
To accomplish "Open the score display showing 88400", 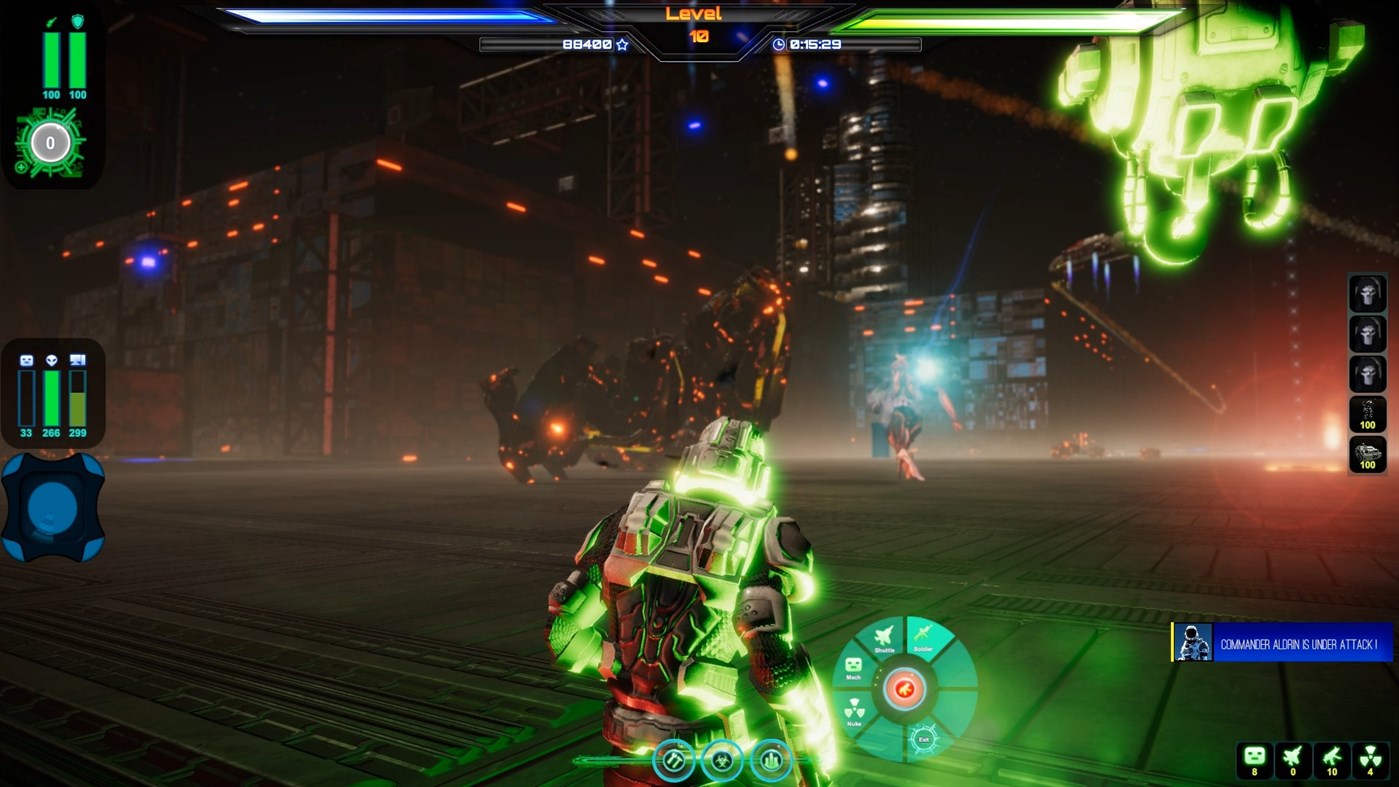I will (x=588, y=44).
